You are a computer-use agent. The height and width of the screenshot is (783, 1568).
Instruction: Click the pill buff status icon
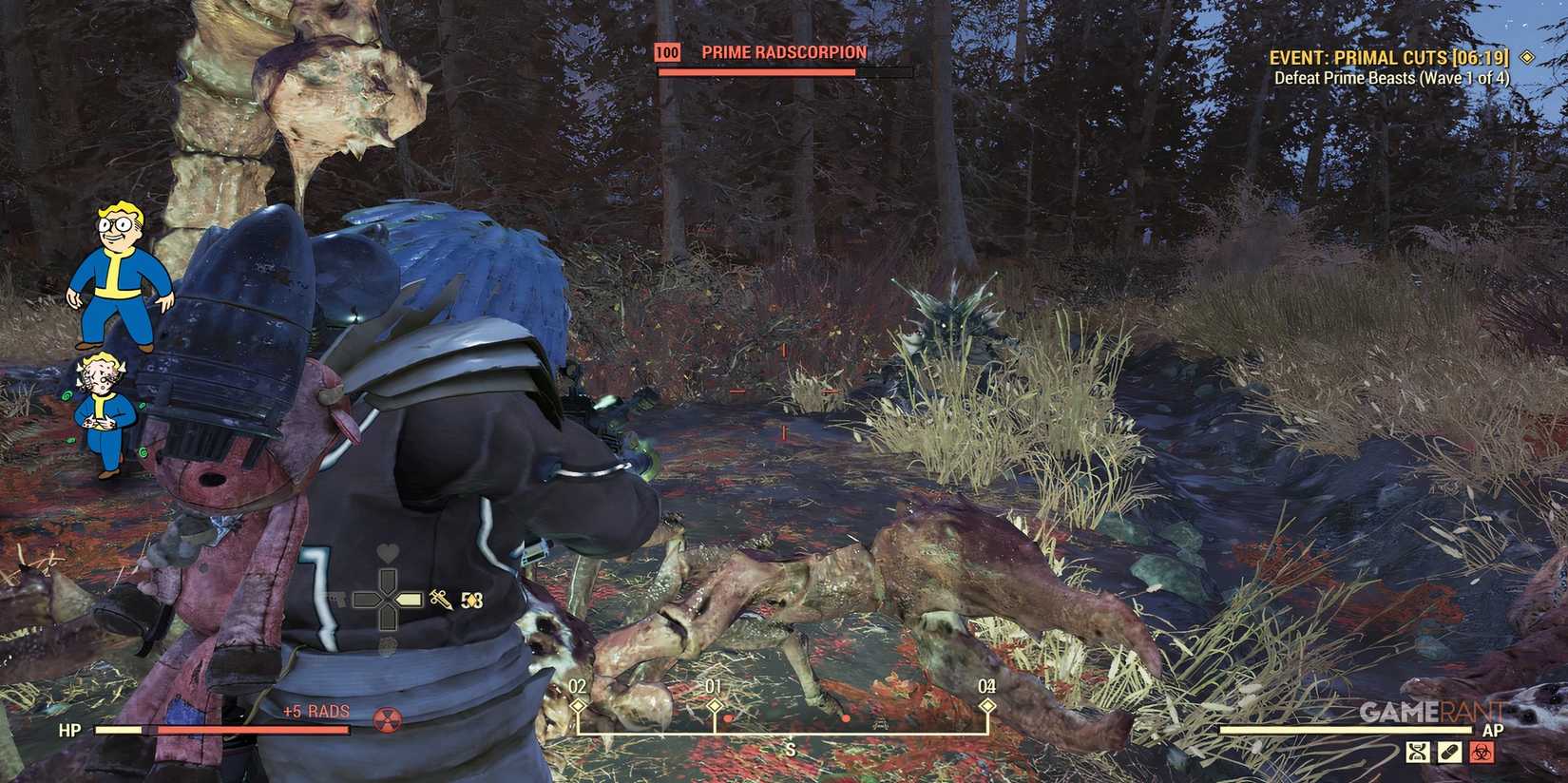pyautogui.click(x=1450, y=750)
